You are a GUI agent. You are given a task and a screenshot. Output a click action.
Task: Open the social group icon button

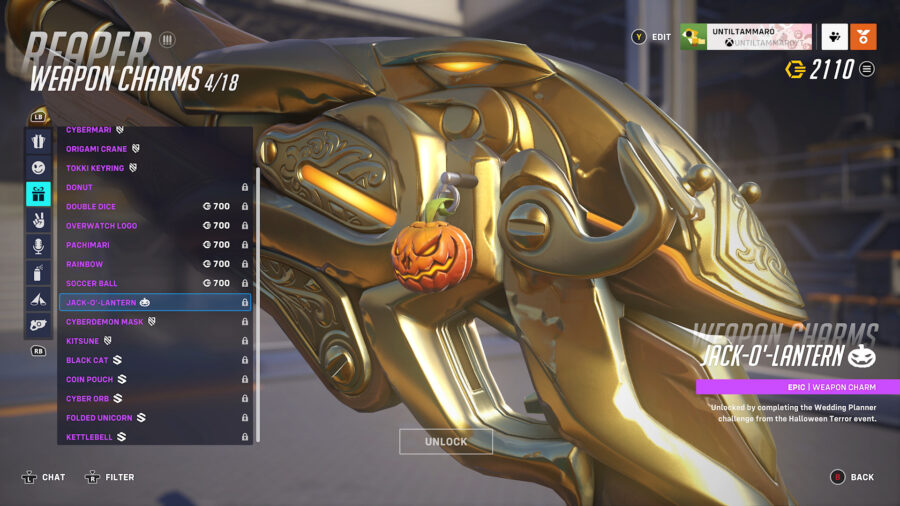click(x=835, y=37)
